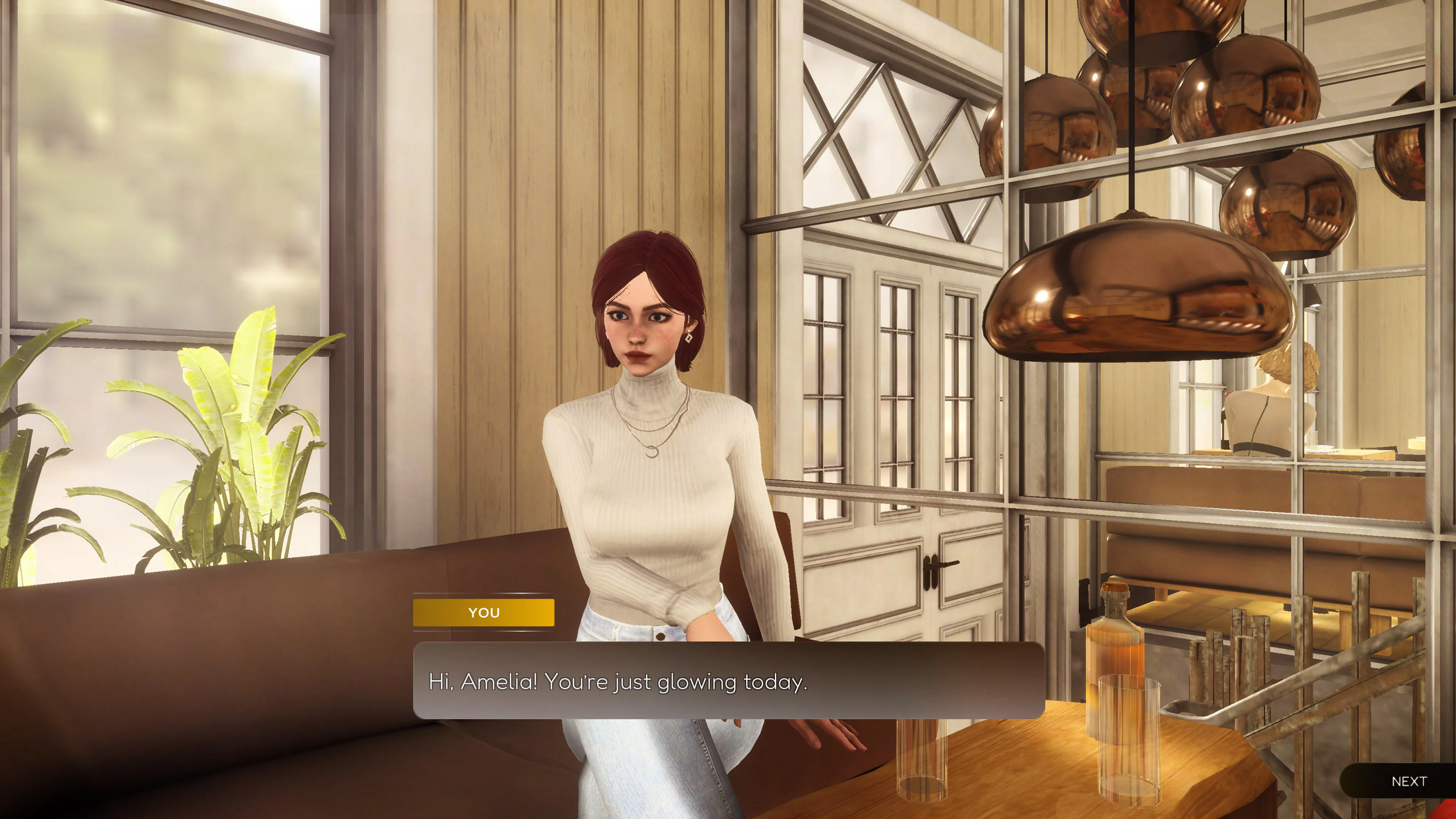Click the window beside the plant
This screenshot has height=819, width=1456.
click(x=158, y=169)
